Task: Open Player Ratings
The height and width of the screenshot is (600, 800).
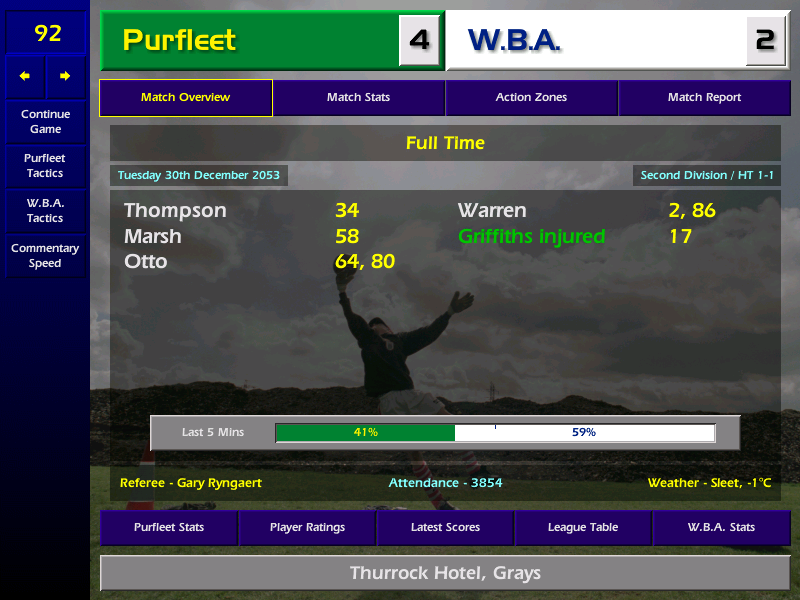Action: coord(307,527)
